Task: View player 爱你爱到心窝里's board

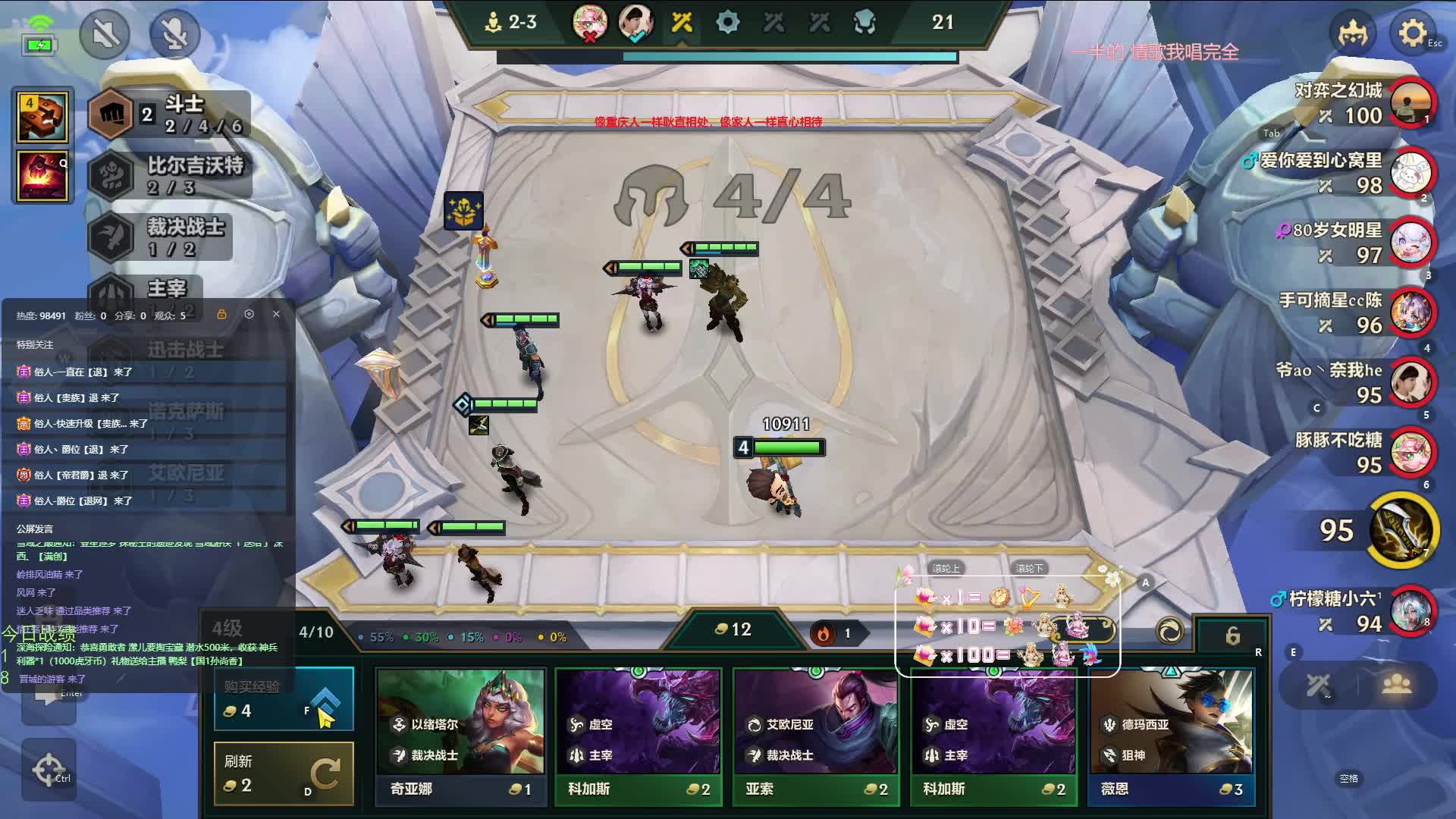Action: tap(1410, 173)
